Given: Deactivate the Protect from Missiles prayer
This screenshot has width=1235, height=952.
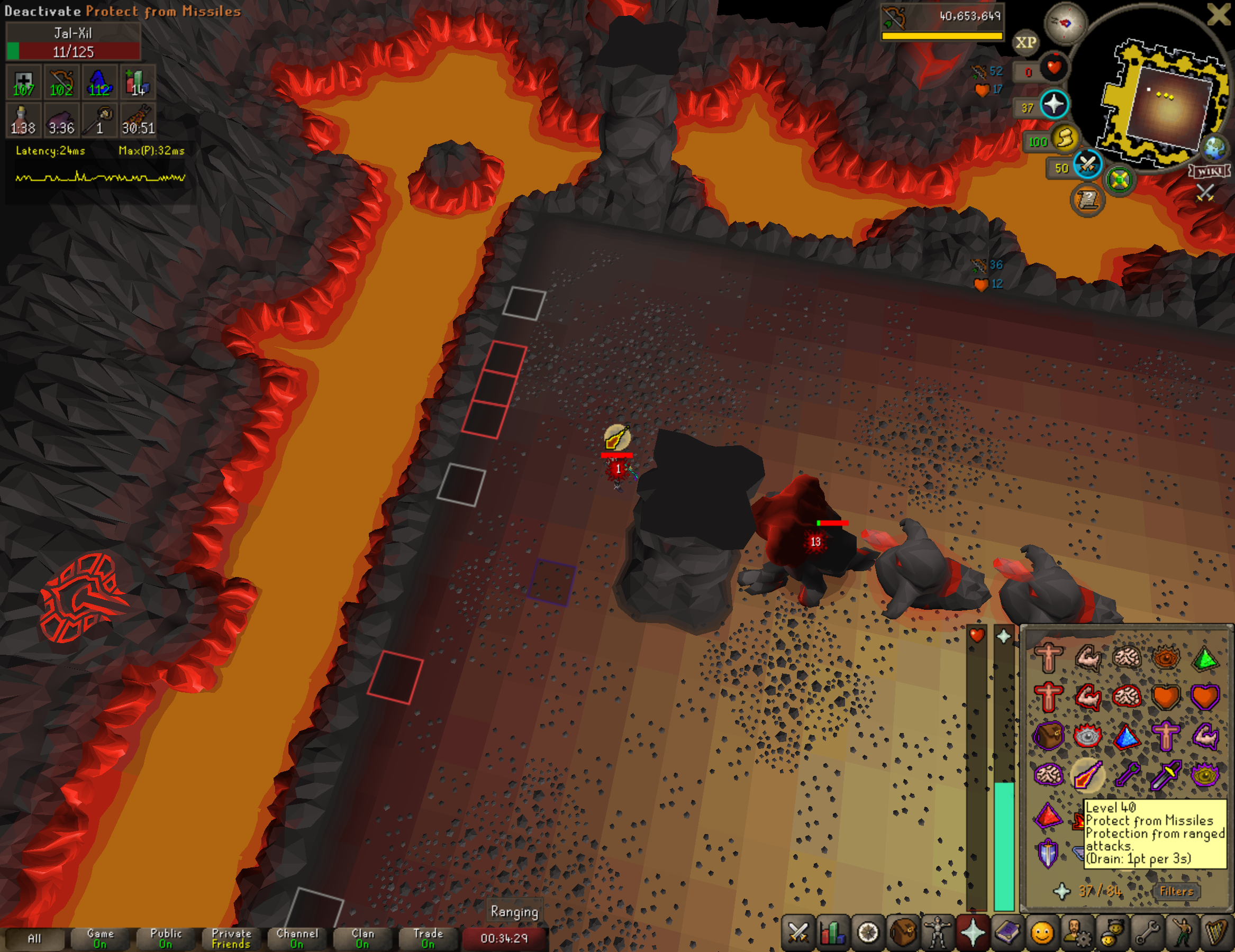Looking at the screenshot, I should 1087,775.
